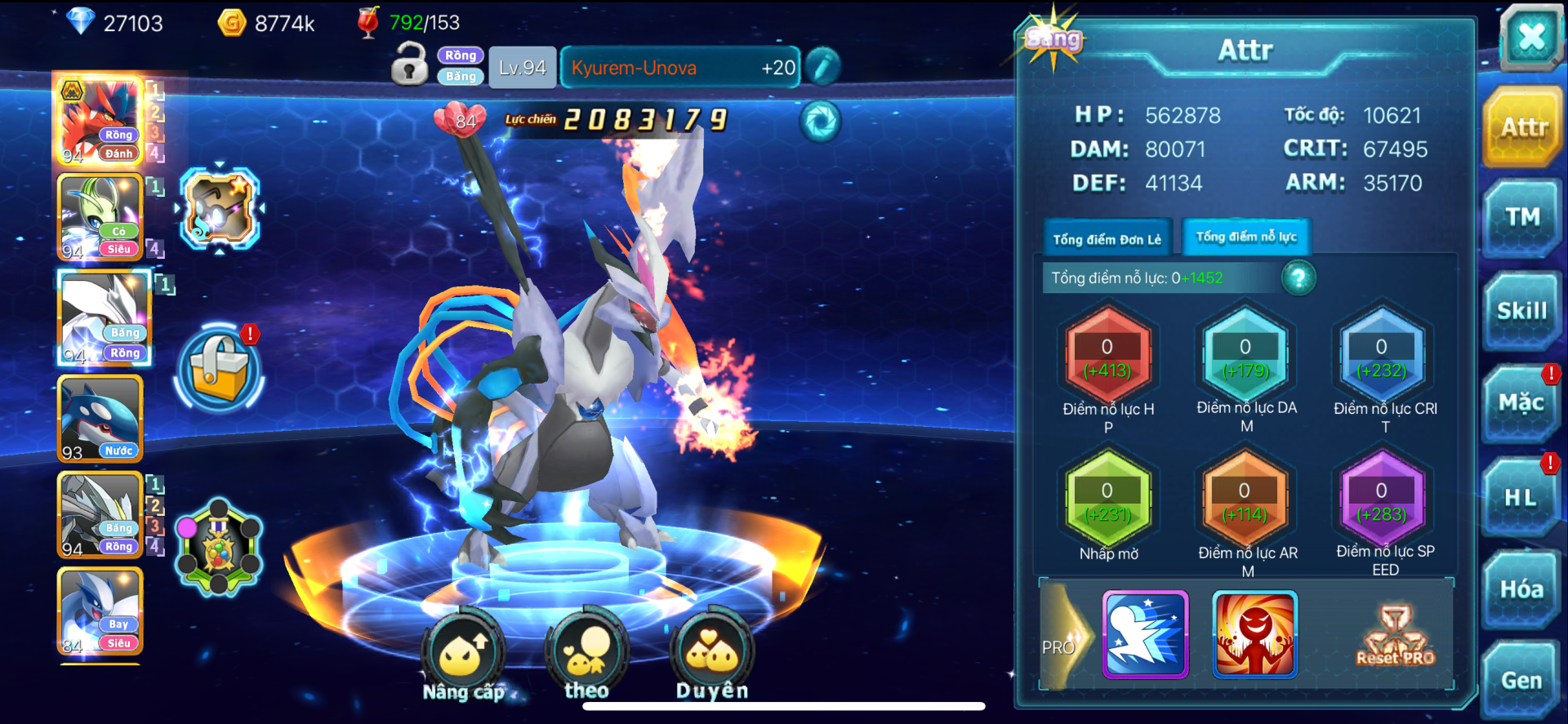Switch to the Hóa side tab
Viewport: 1568px width, 724px height.
pos(1521,589)
